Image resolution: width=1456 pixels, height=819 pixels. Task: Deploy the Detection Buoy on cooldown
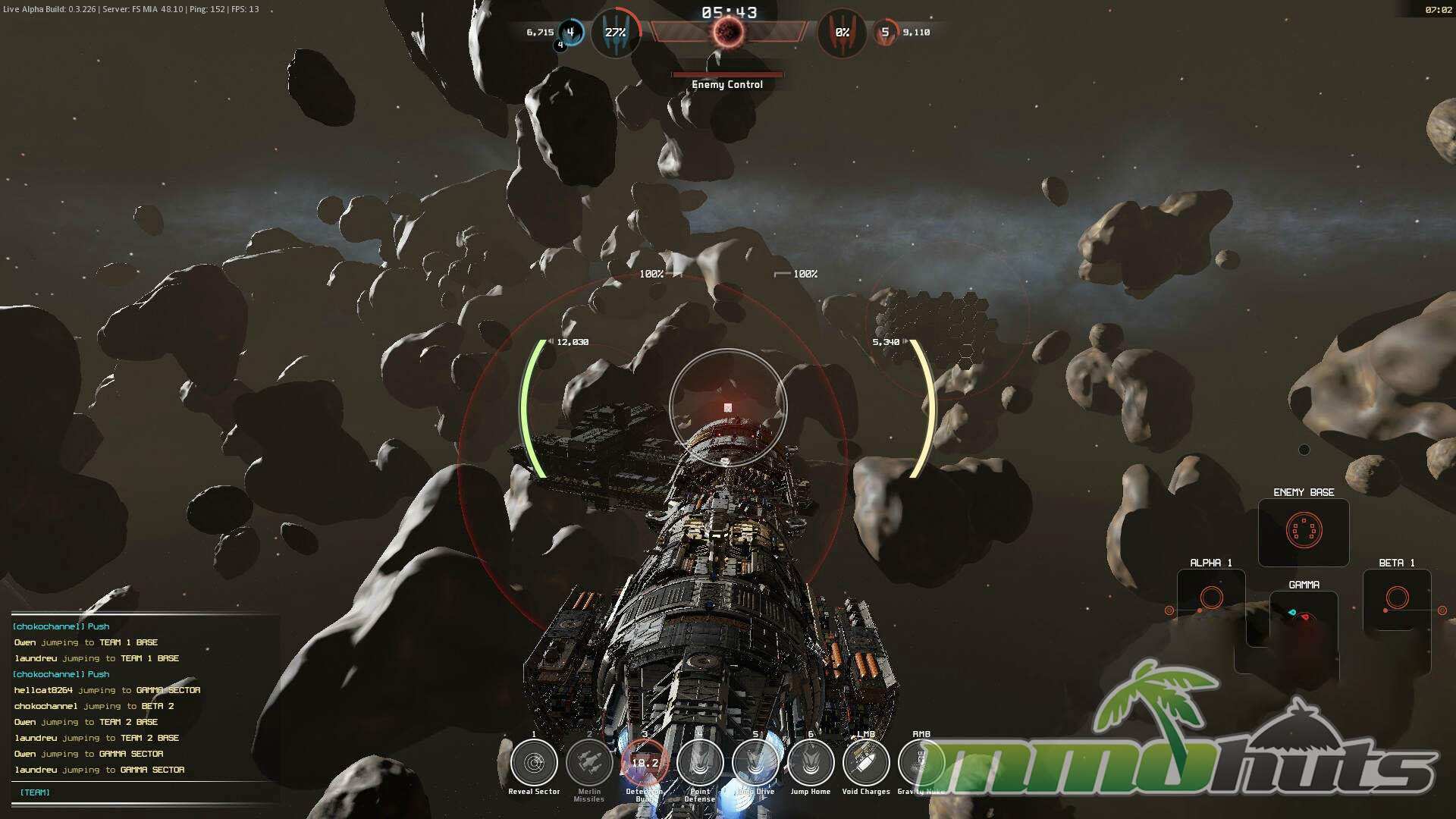tap(645, 762)
